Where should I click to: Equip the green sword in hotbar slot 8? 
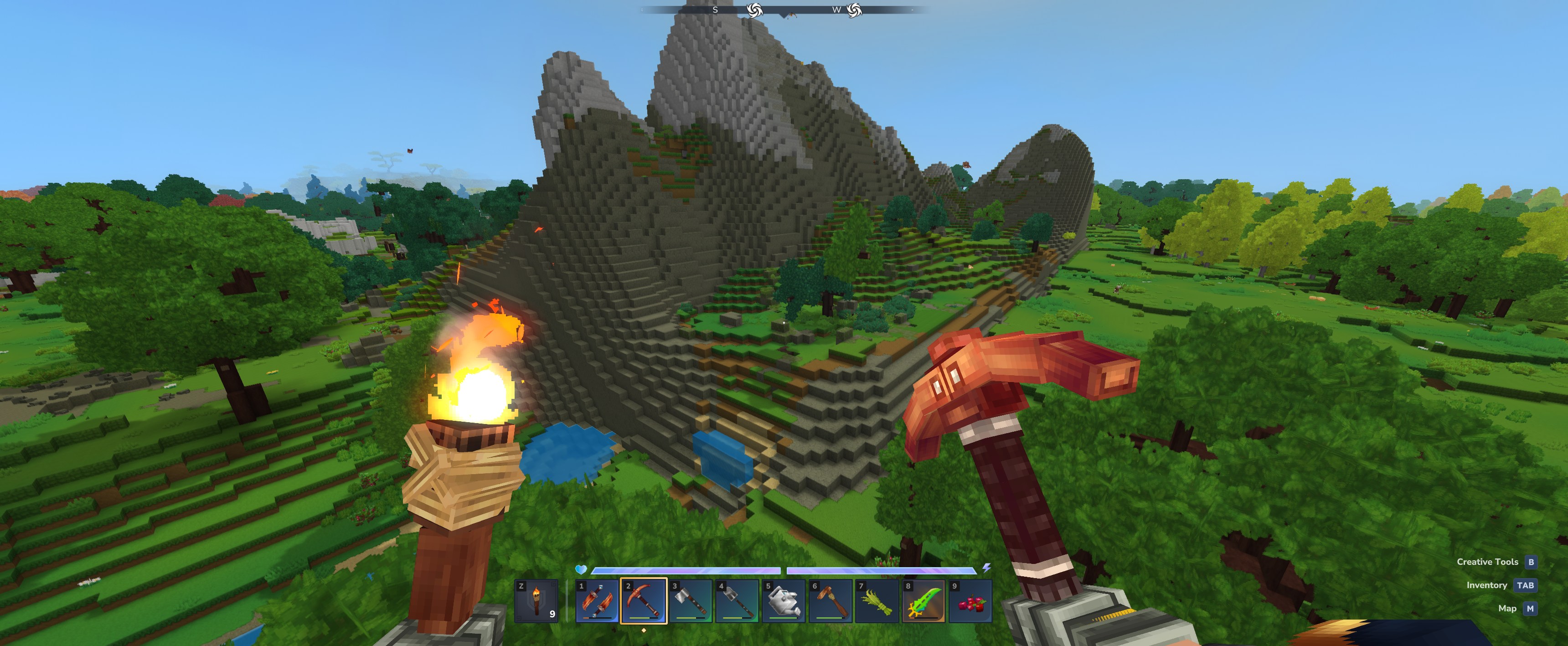(923, 601)
